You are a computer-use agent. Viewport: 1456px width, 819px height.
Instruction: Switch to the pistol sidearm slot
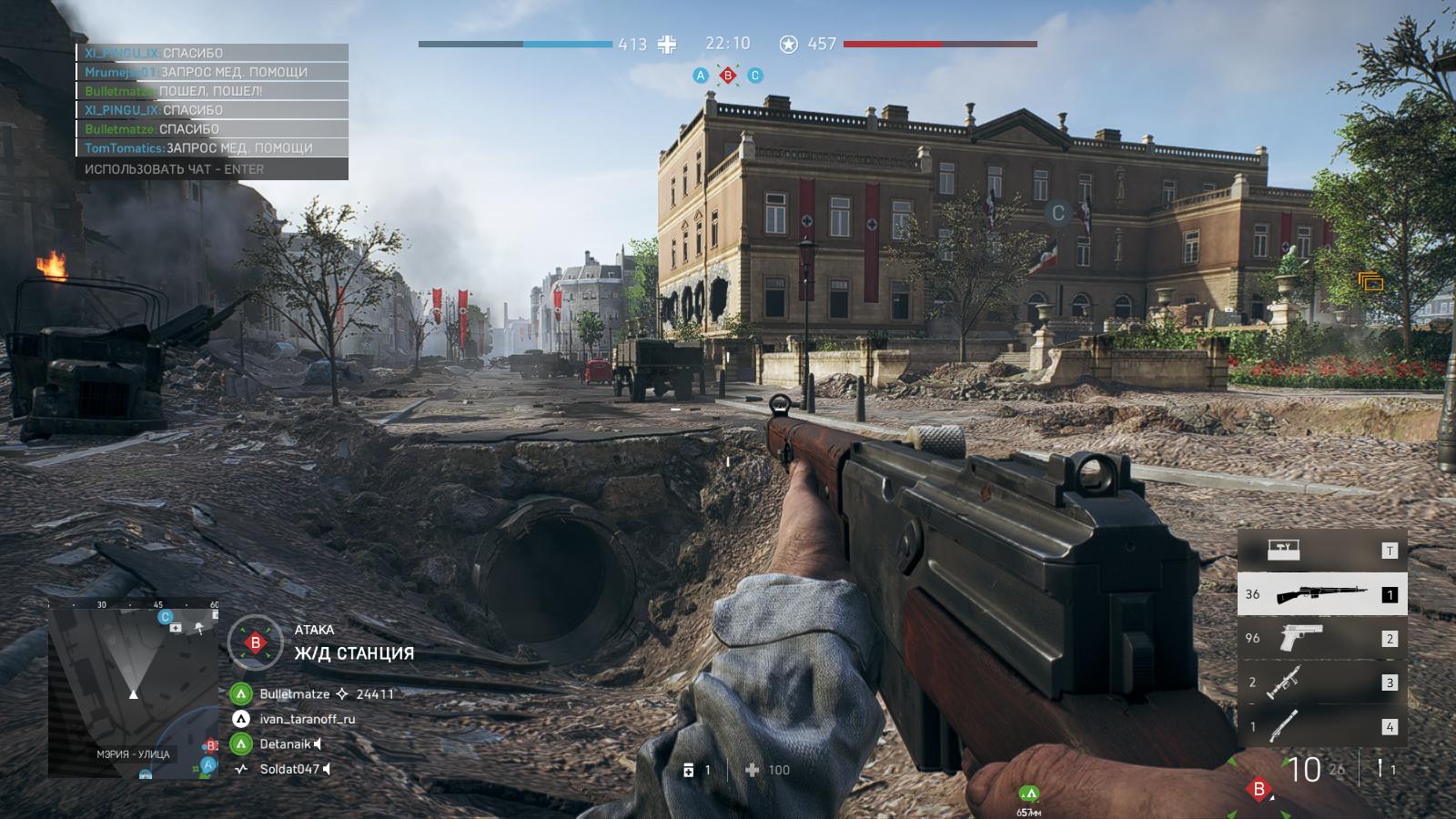click(x=1321, y=639)
